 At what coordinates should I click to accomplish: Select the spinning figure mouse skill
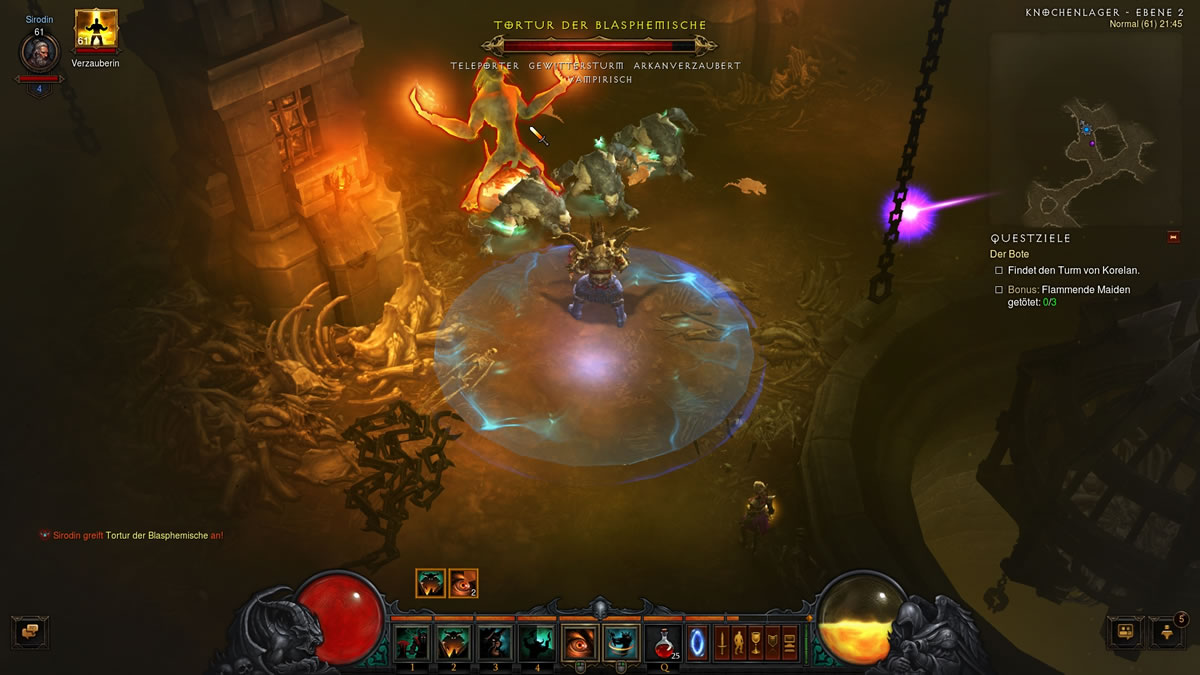click(621, 642)
